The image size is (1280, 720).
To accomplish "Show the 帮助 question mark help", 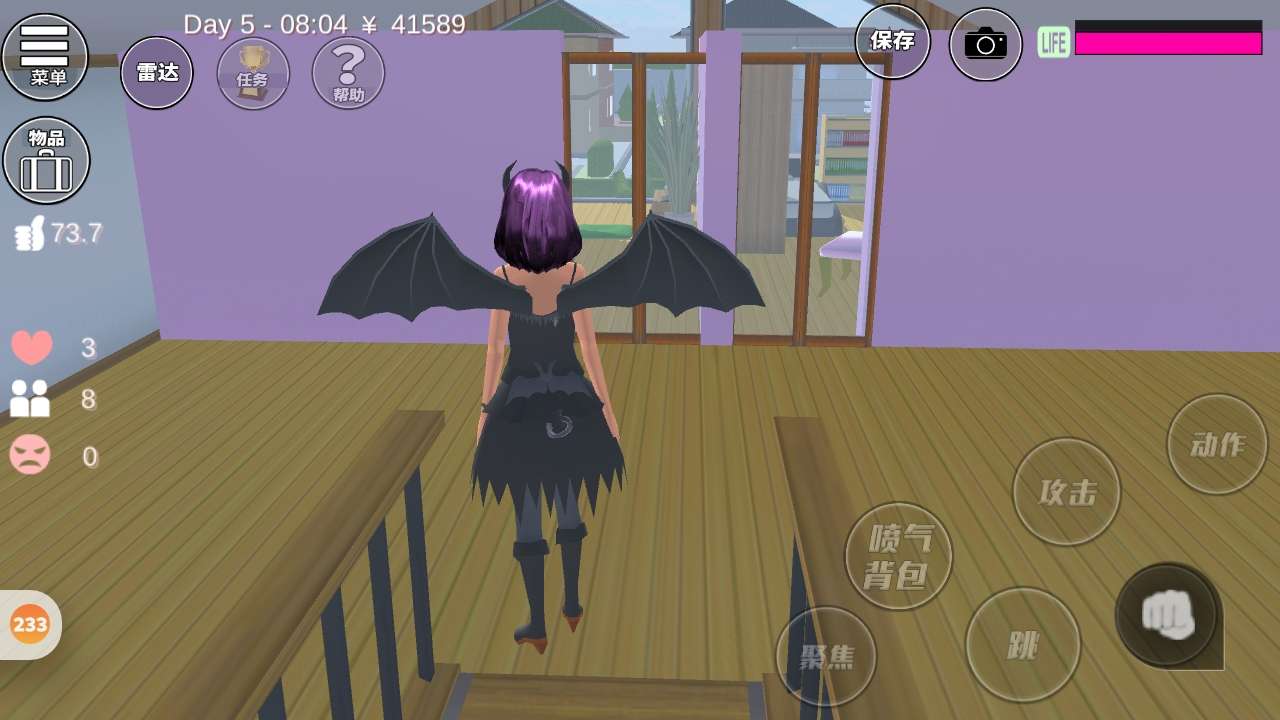I will click(348, 73).
